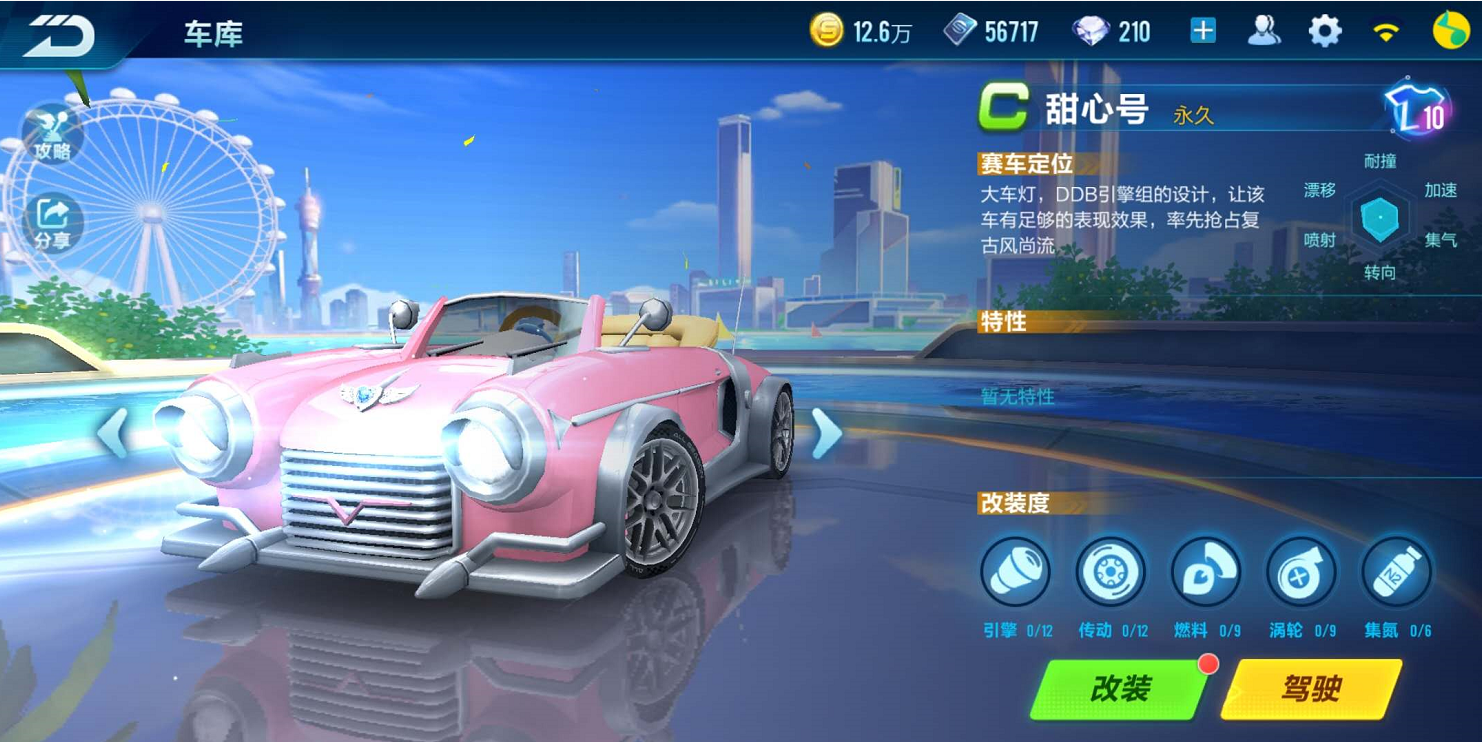Choose the 燃料 fuel upgrade icon

[x=1205, y=573]
